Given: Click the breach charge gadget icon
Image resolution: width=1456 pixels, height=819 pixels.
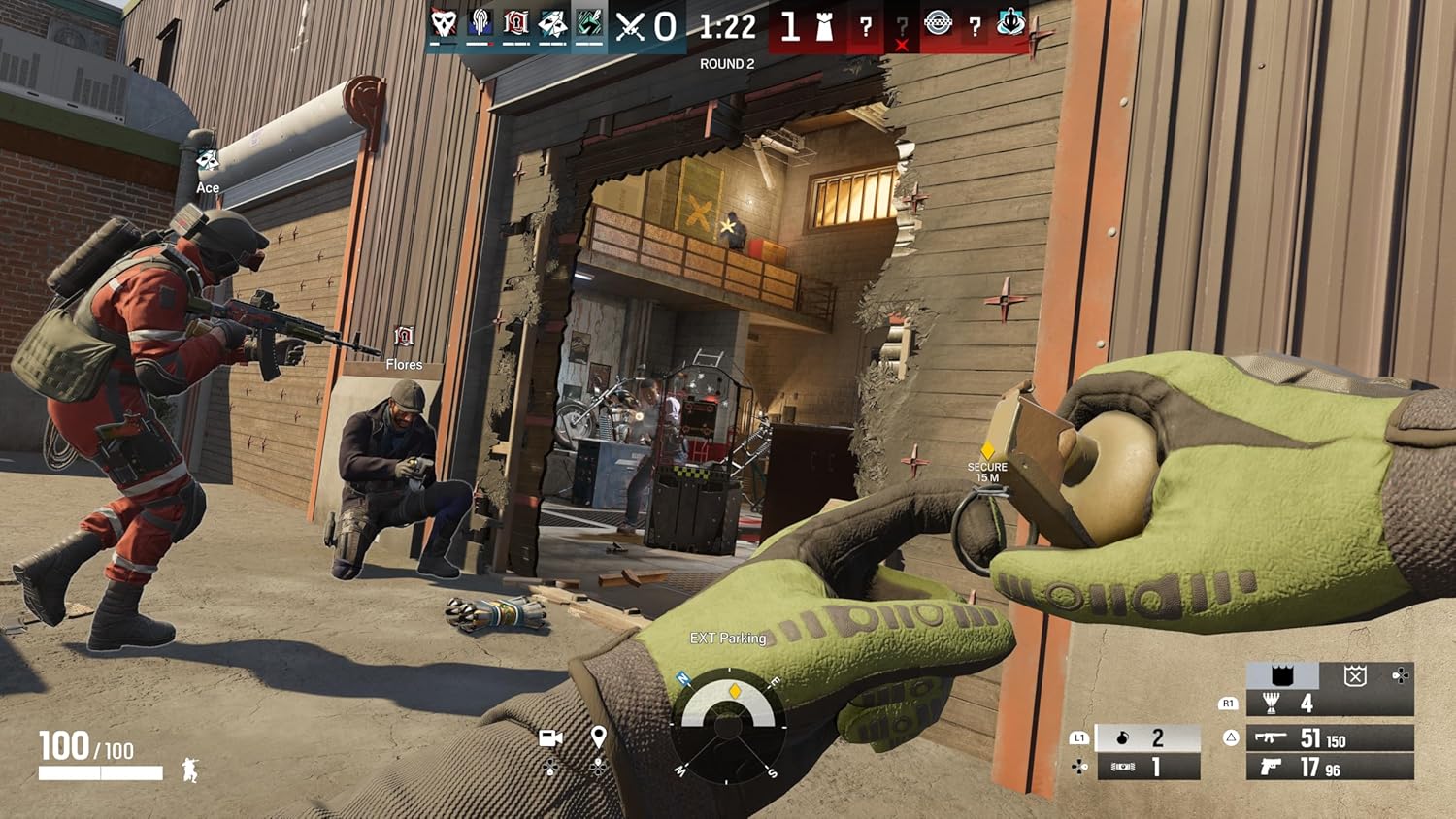Looking at the screenshot, I should tap(1125, 767).
